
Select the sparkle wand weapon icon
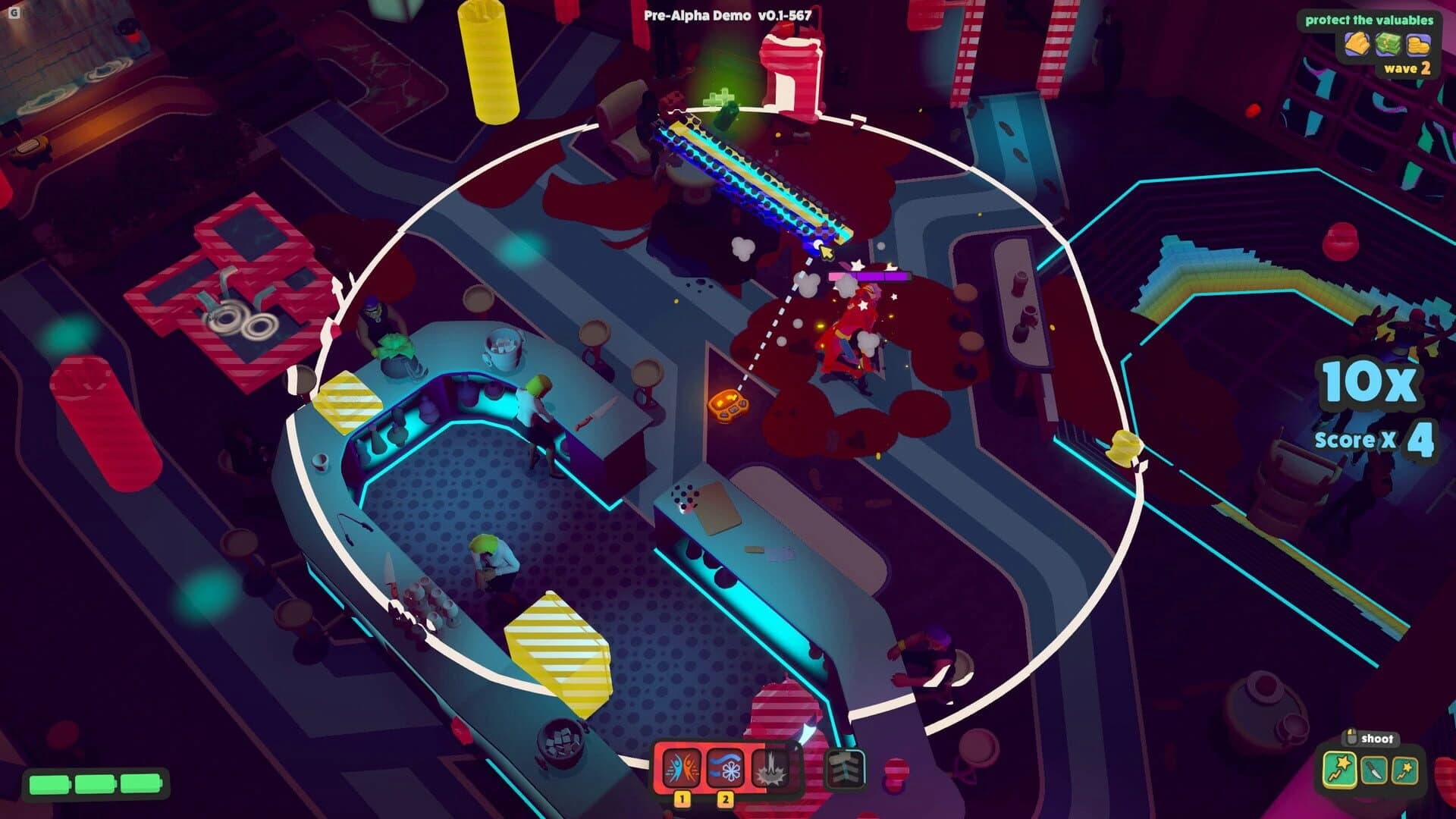pyautogui.click(x=1404, y=770)
